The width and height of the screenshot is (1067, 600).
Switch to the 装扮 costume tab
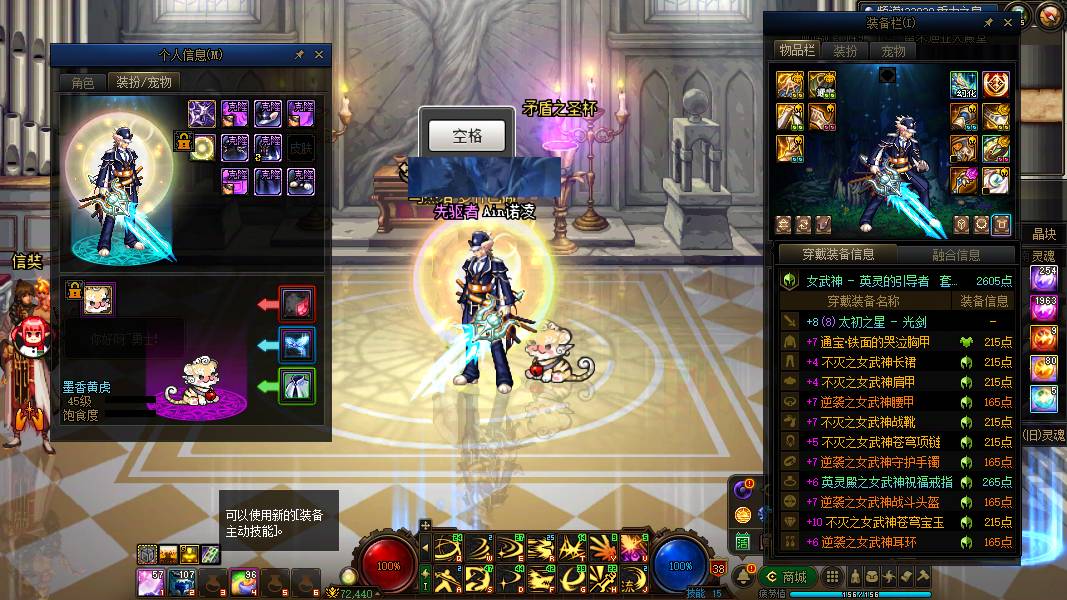point(845,51)
